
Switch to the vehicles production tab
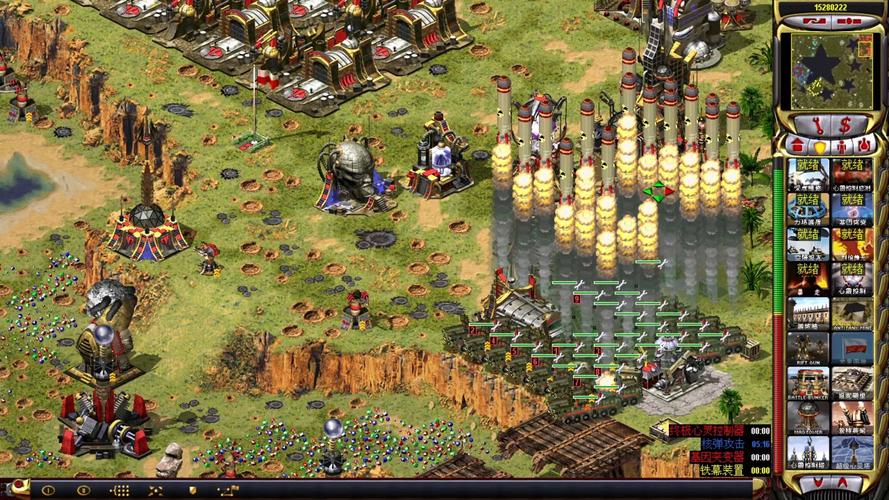[x=863, y=145]
